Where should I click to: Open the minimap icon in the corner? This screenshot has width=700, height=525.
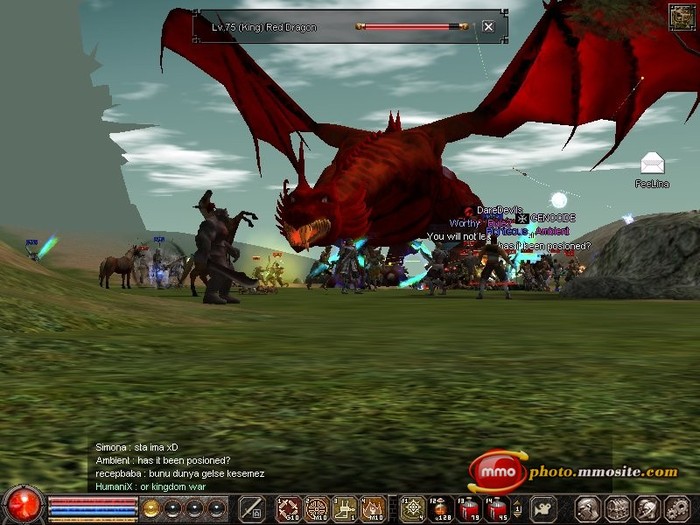[x=682, y=17]
